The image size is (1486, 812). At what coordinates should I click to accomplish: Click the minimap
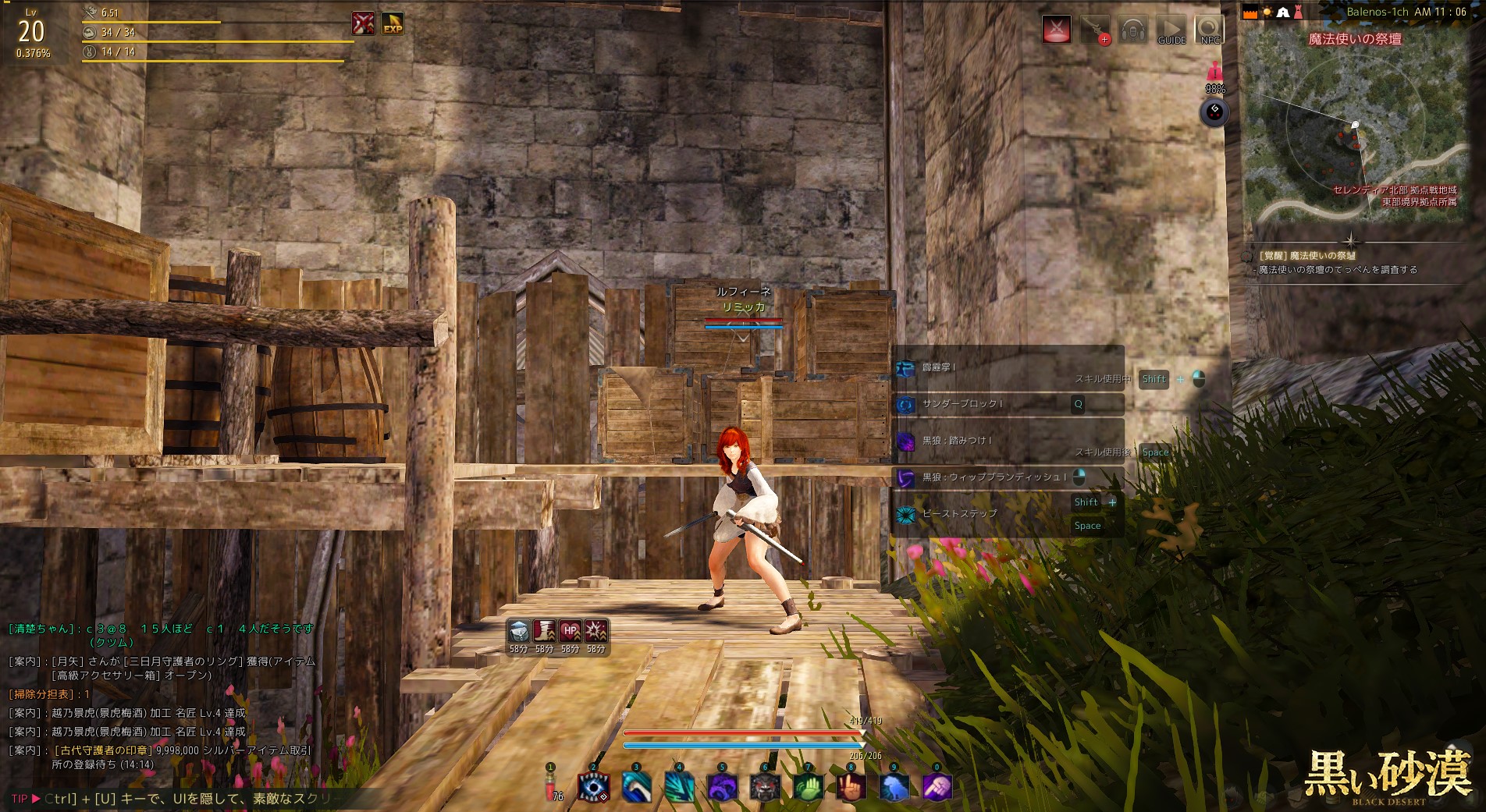(x=1354, y=126)
